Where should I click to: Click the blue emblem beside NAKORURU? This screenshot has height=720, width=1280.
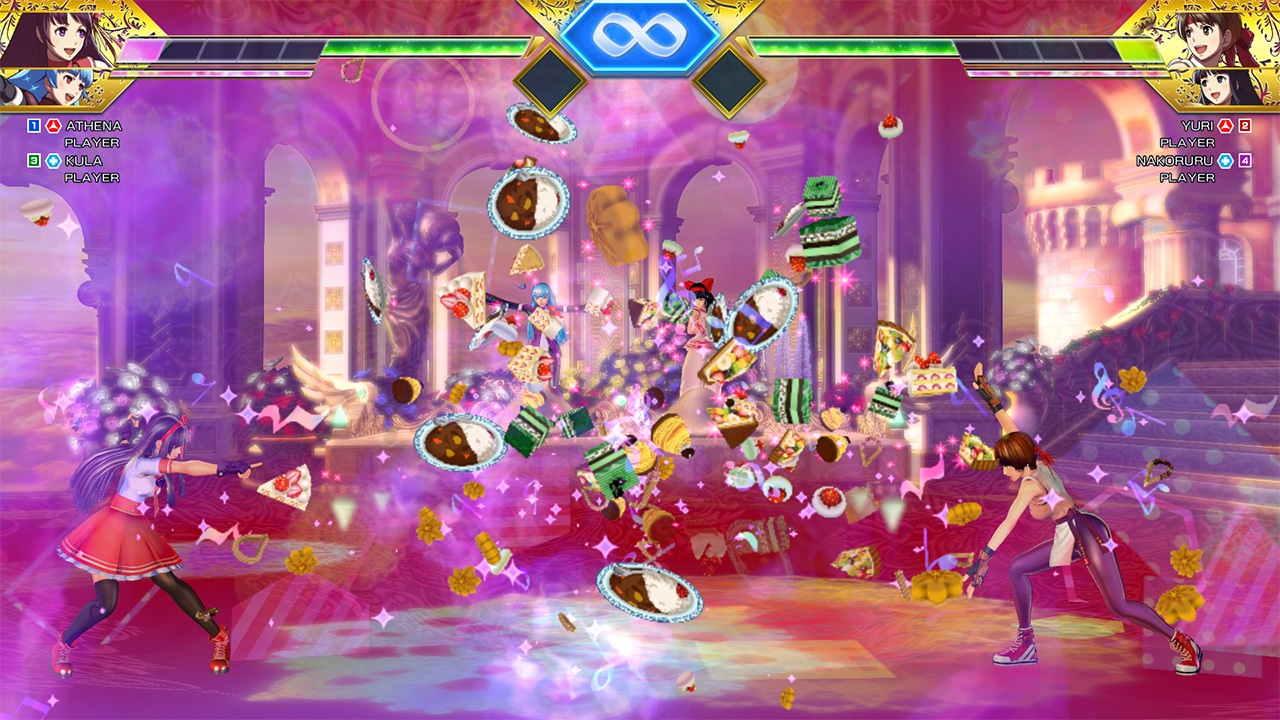click(x=1226, y=161)
